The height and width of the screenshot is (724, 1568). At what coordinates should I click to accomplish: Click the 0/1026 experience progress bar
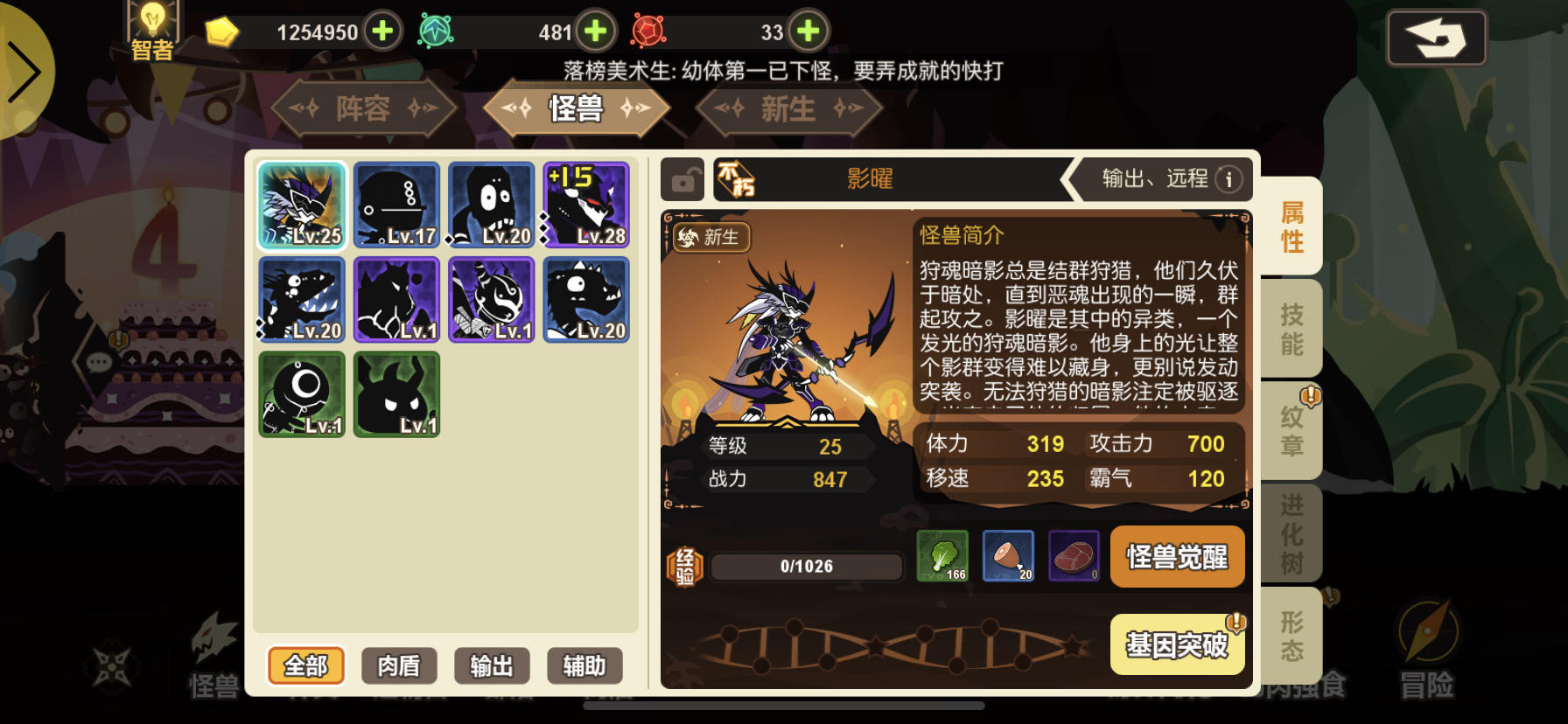[805, 567]
